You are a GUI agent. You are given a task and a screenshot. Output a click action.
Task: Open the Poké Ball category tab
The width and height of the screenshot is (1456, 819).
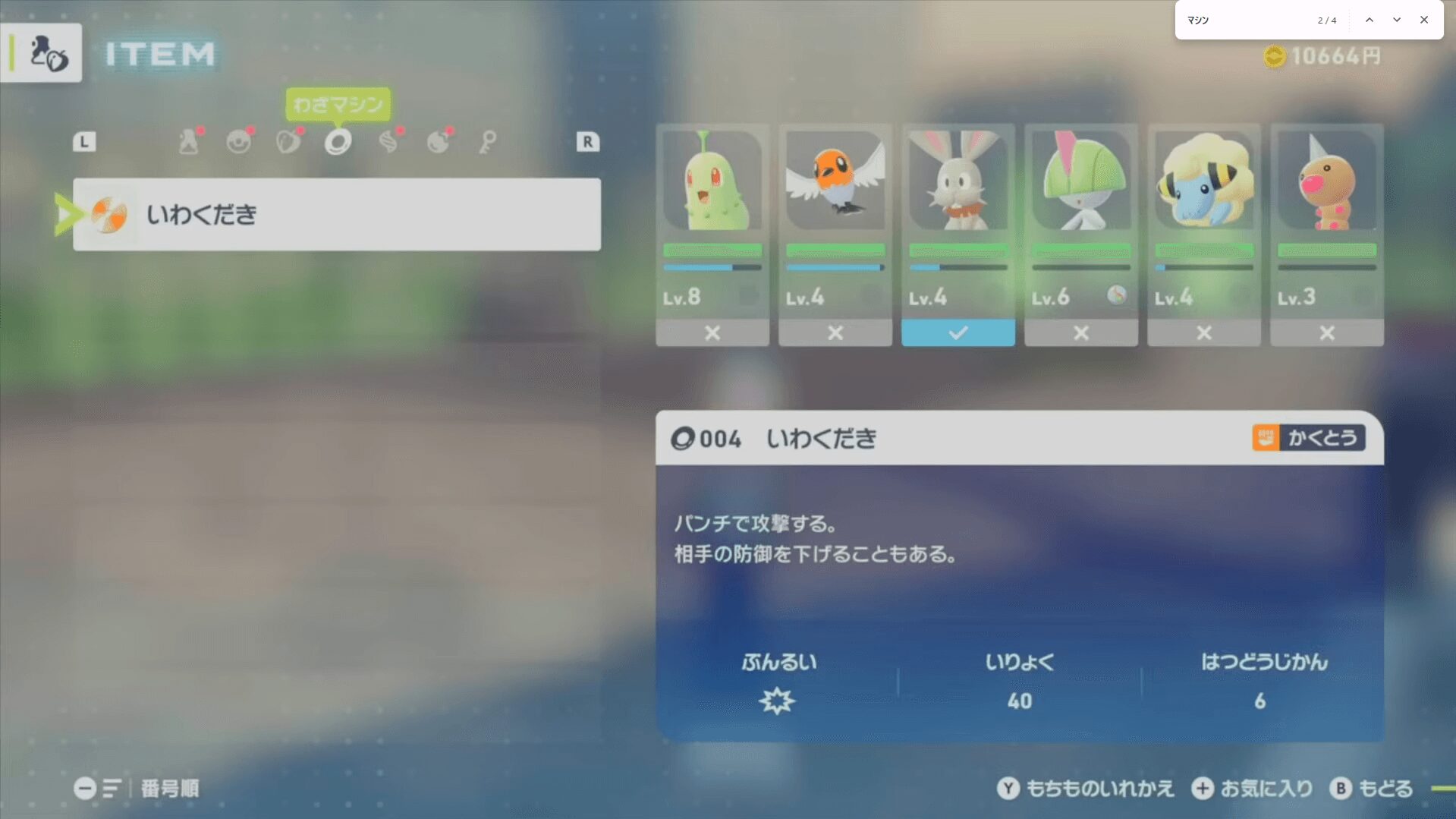(x=239, y=142)
